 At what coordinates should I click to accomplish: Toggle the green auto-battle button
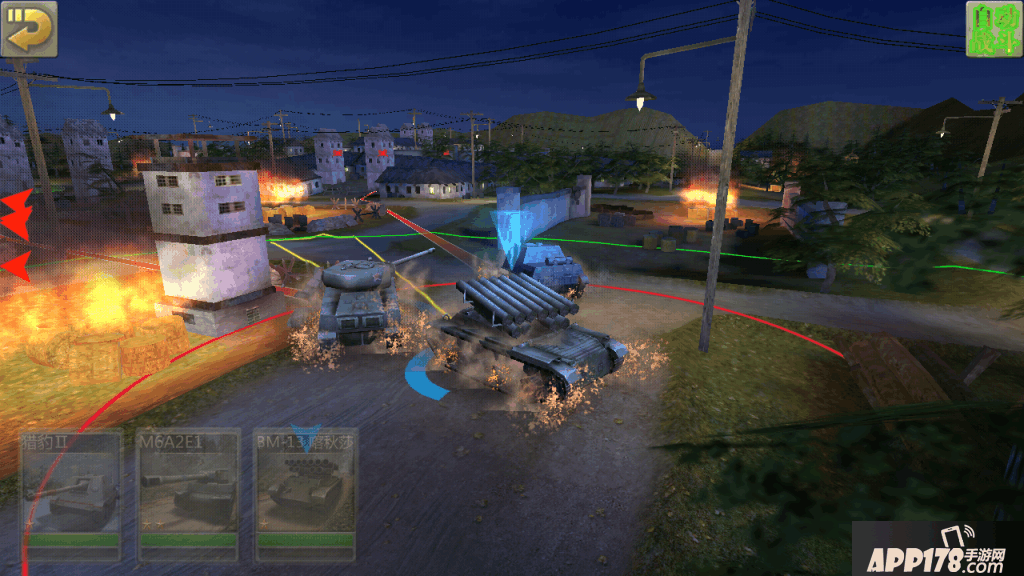(x=993, y=29)
